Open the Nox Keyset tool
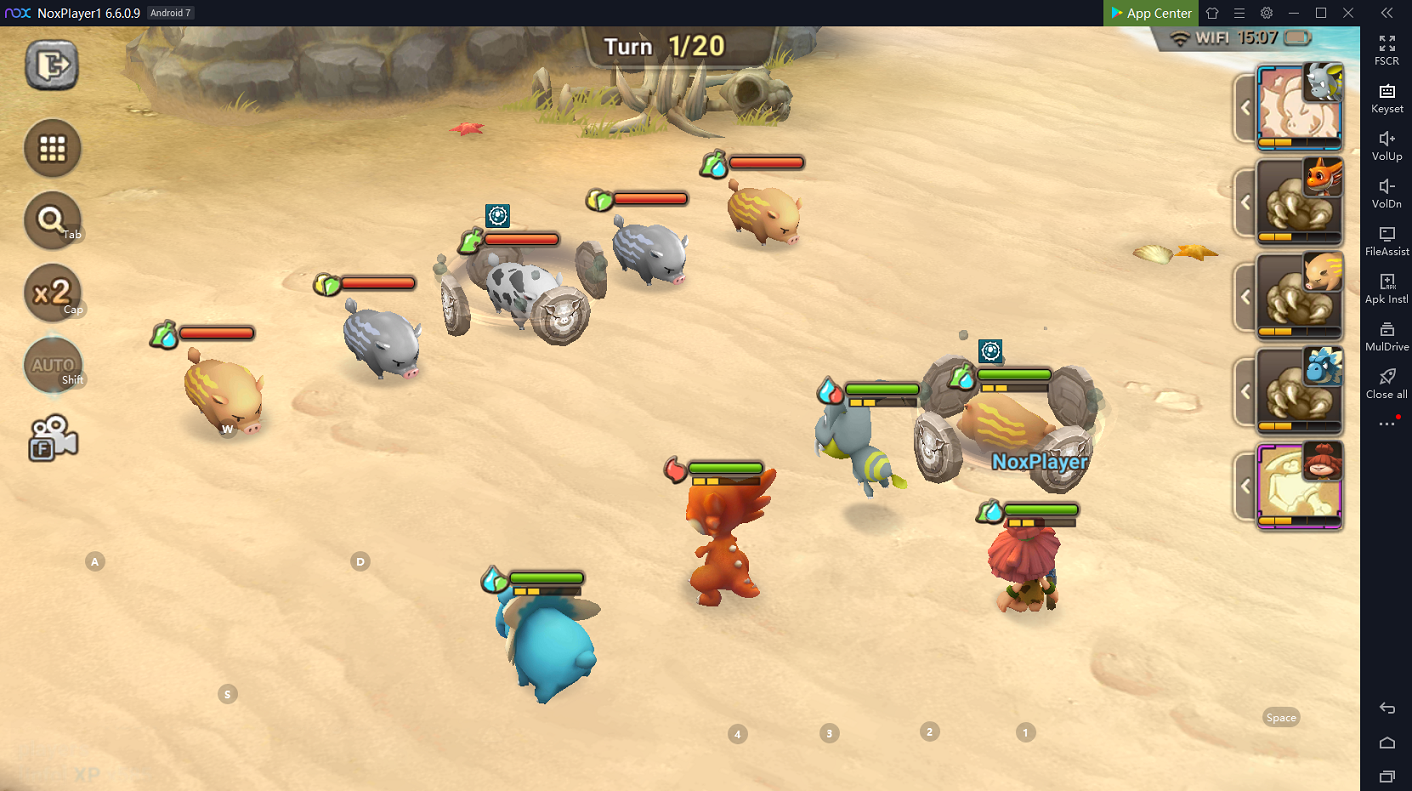The image size is (1412, 791). (x=1387, y=97)
